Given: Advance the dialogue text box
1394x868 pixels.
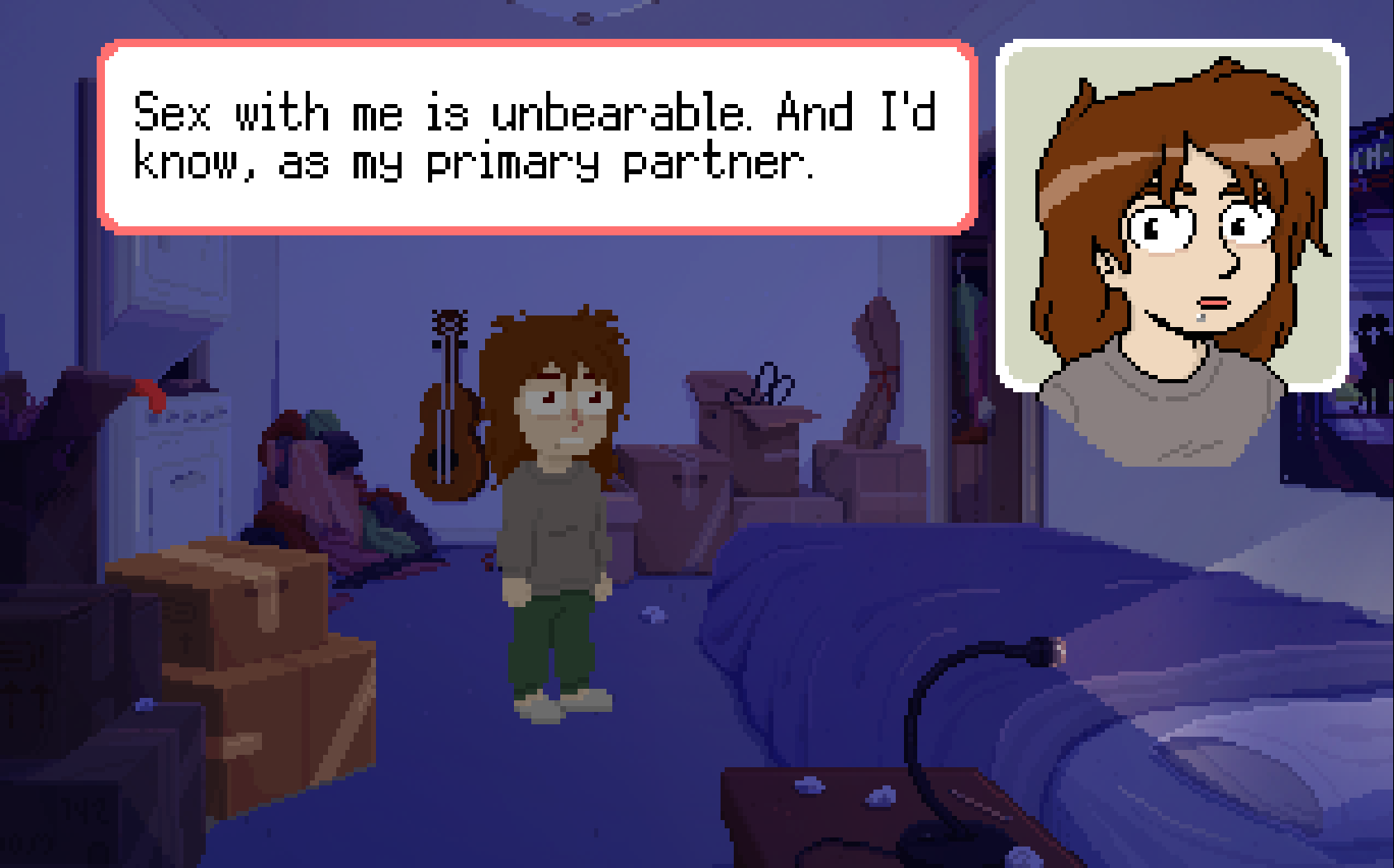Looking at the screenshot, I should tap(537, 137).
